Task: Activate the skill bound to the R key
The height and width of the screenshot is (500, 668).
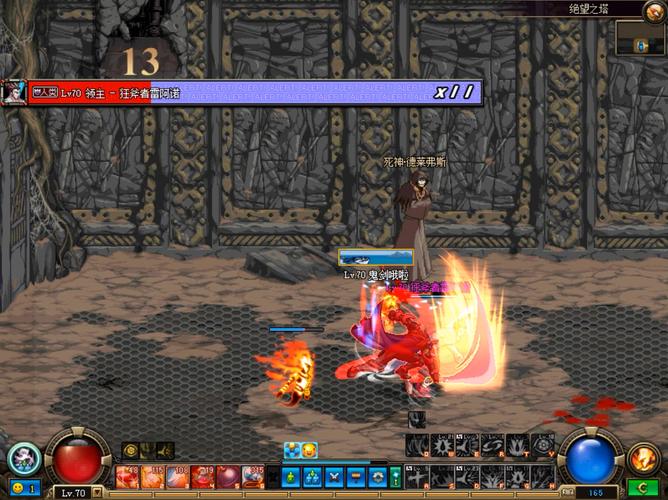Action: (x=493, y=445)
